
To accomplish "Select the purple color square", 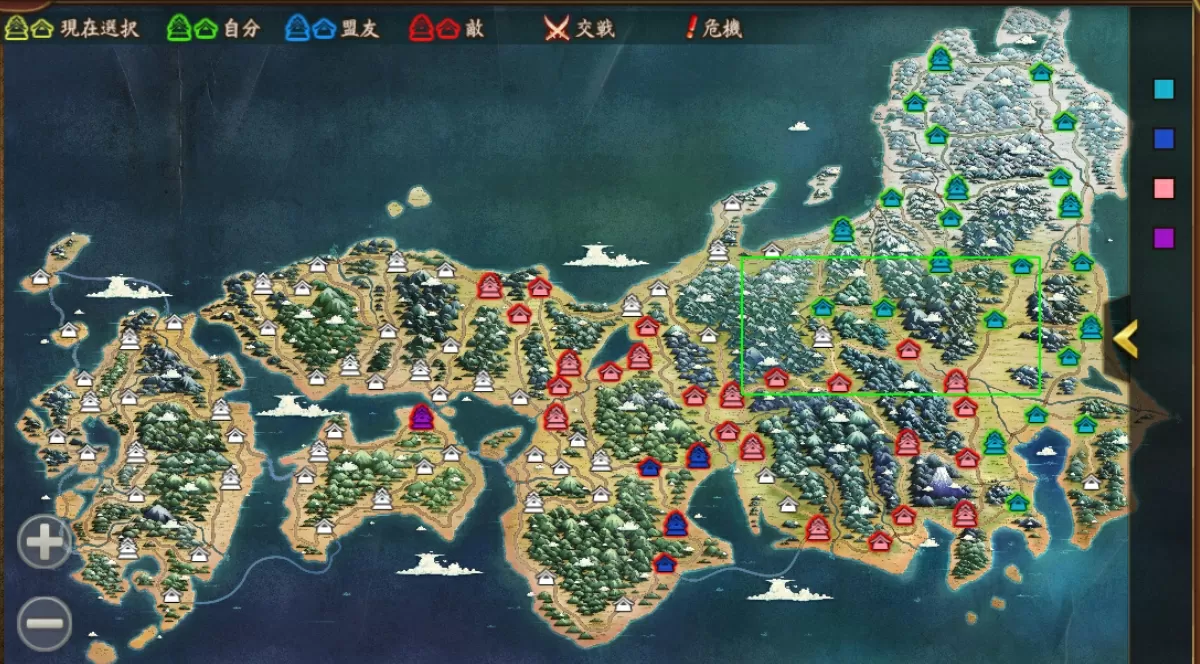I will (1163, 238).
